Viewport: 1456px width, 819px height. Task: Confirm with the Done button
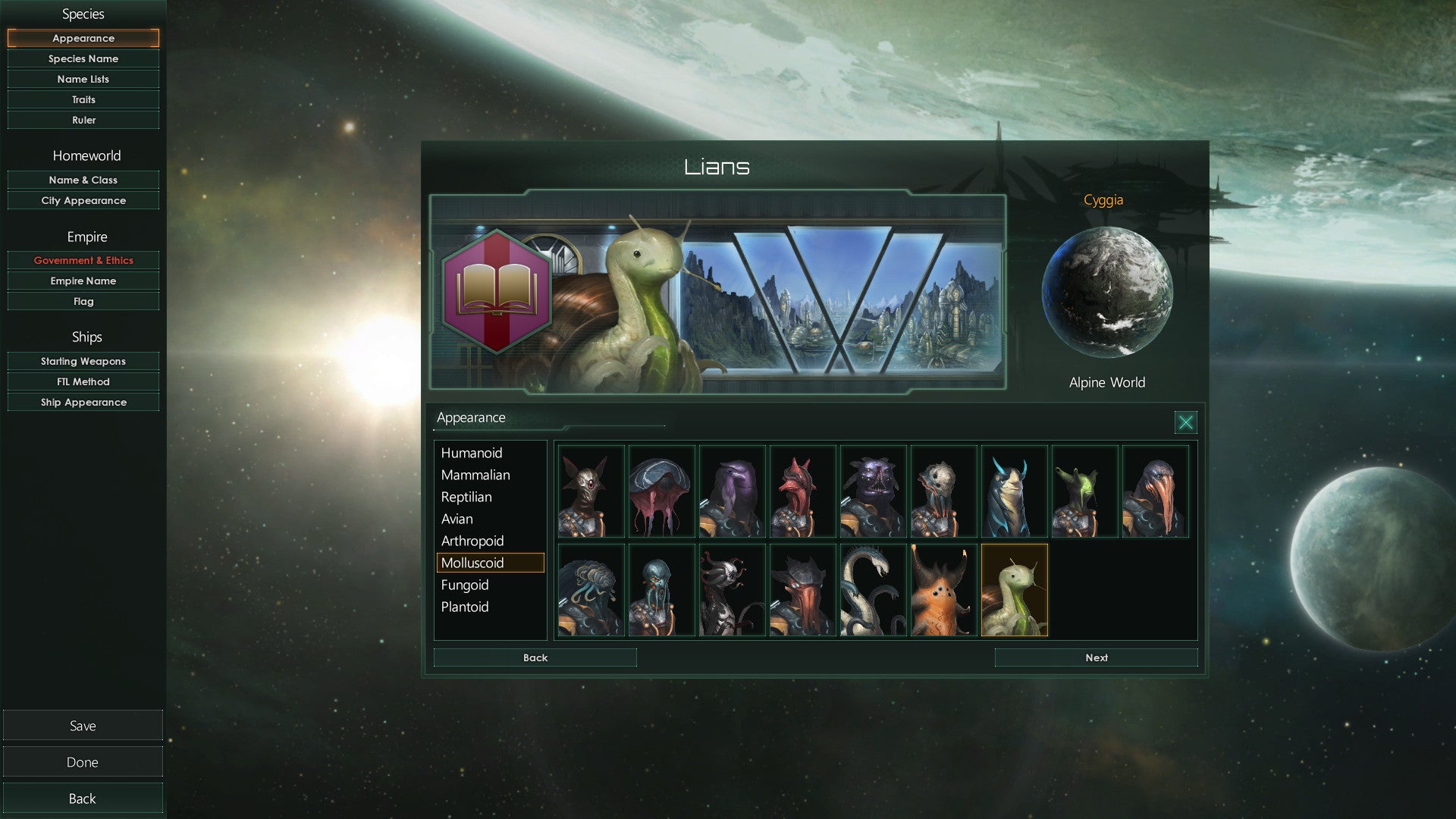pyautogui.click(x=83, y=762)
